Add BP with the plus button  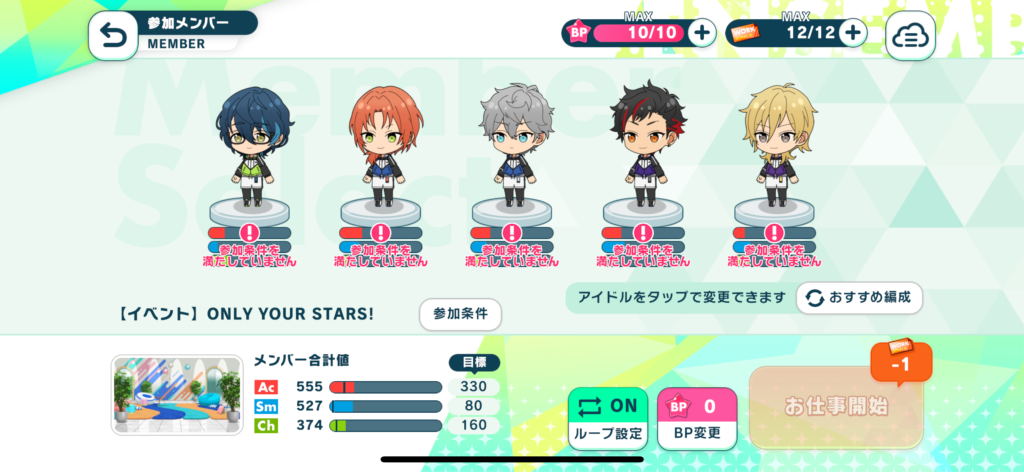[702, 33]
